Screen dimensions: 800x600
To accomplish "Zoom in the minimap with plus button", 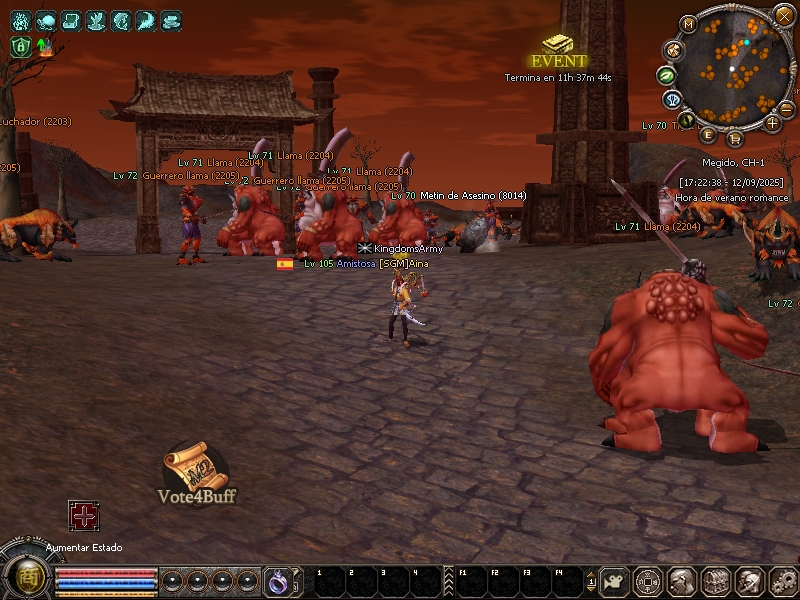I will (x=772, y=123).
